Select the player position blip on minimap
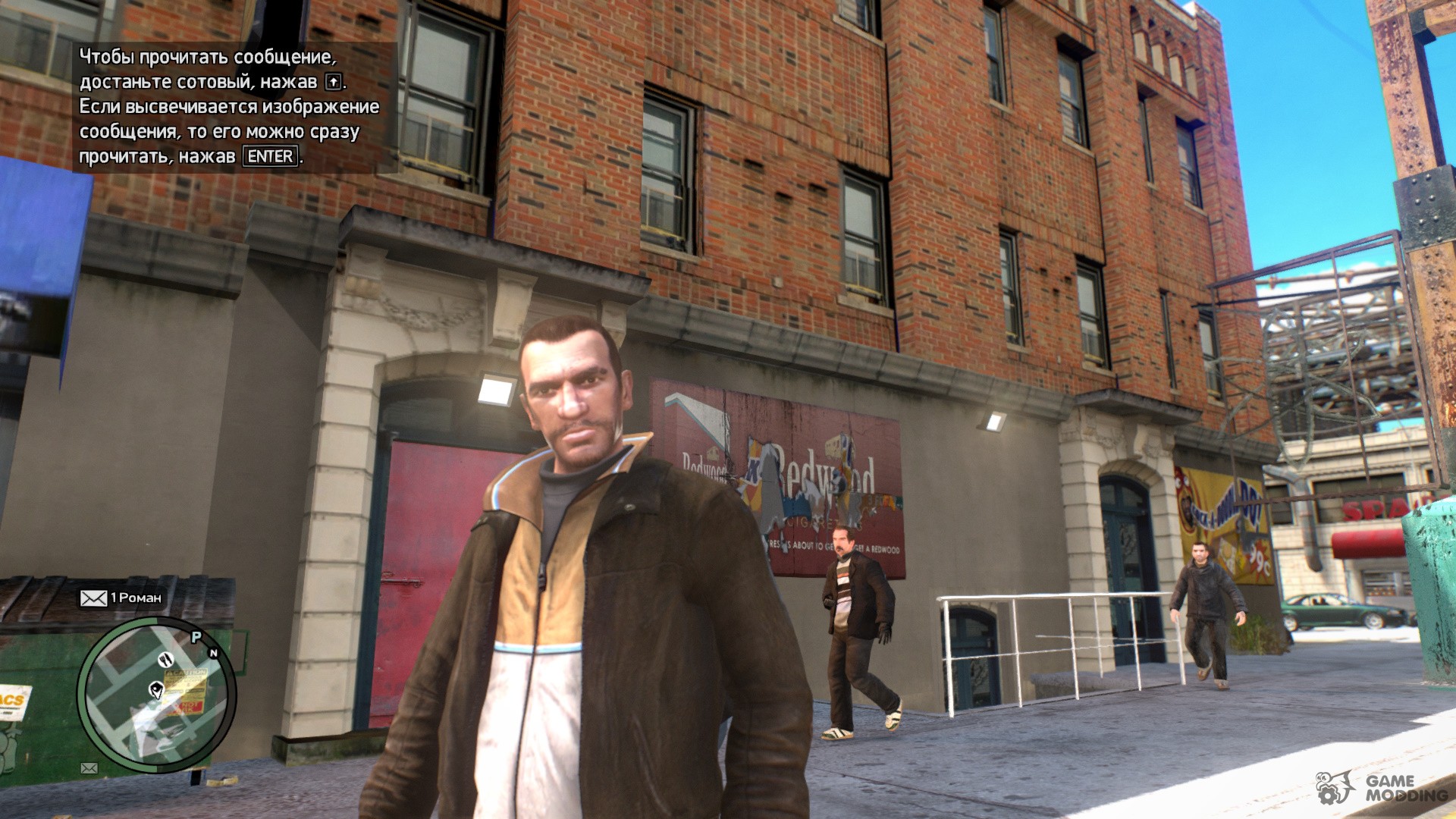This screenshot has height=819, width=1456. [156, 689]
